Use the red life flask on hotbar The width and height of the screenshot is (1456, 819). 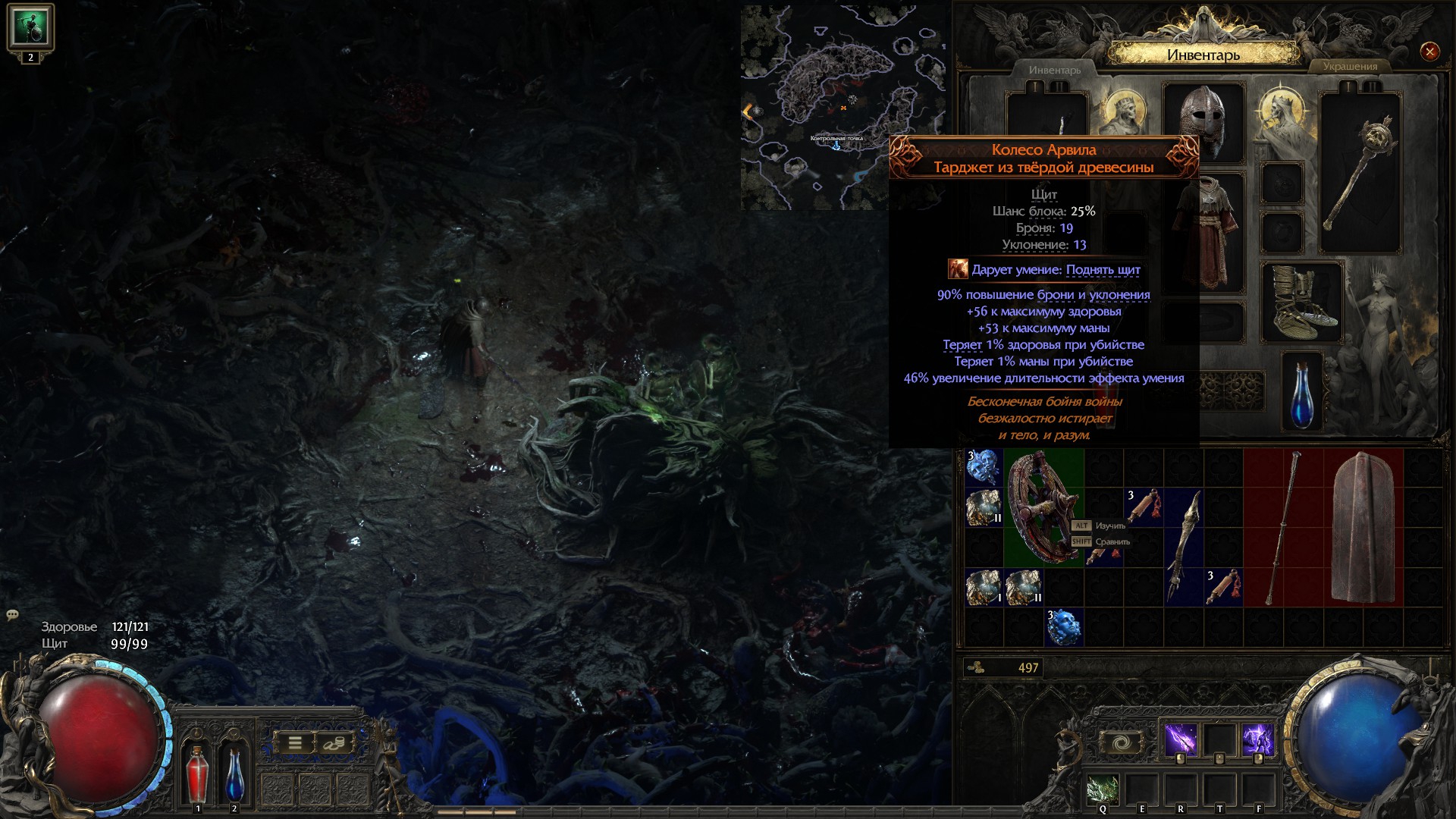(197, 773)
